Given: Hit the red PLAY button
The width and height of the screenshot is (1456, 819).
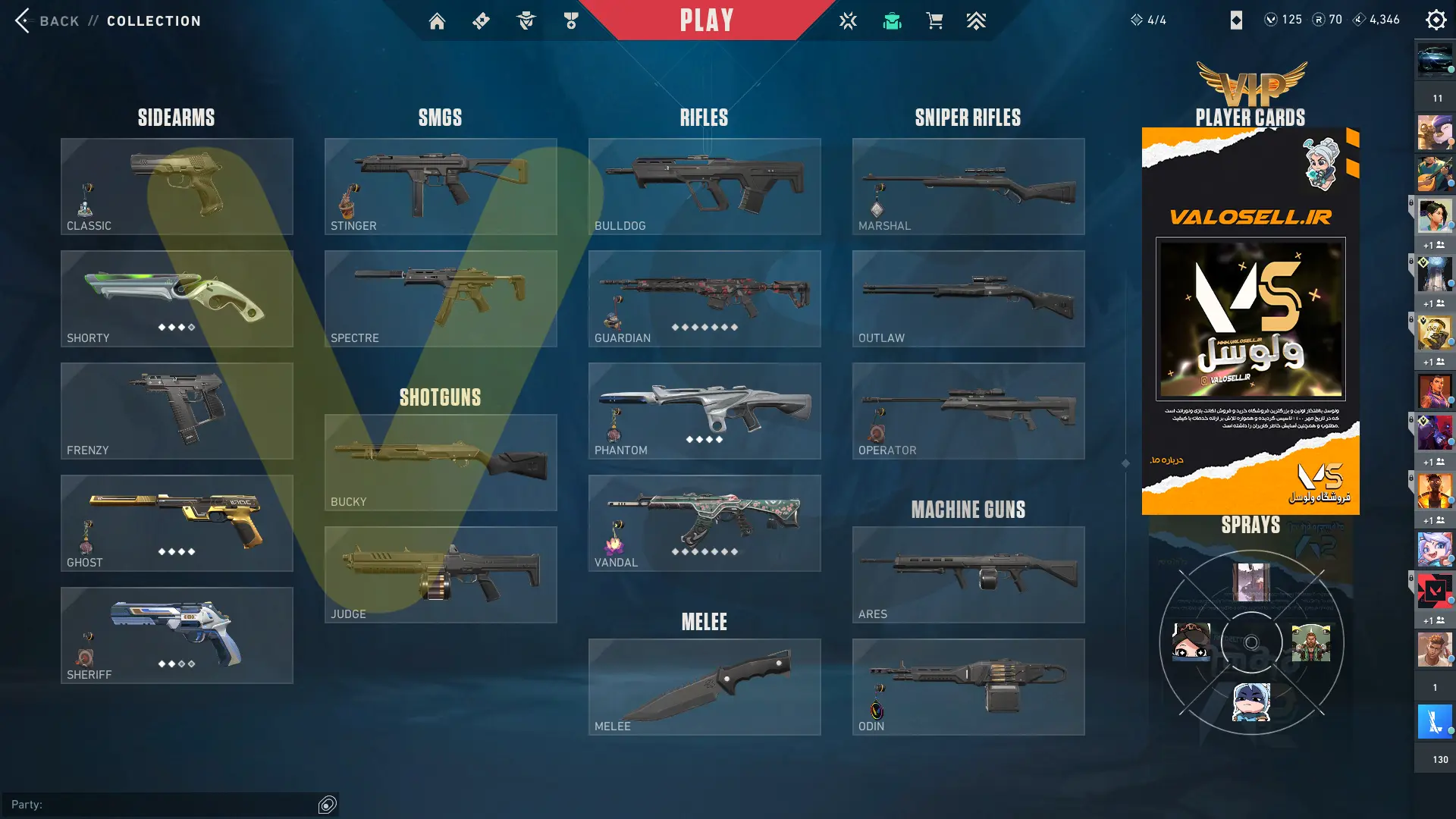Looking at the screenshot, I should (706, 20).
